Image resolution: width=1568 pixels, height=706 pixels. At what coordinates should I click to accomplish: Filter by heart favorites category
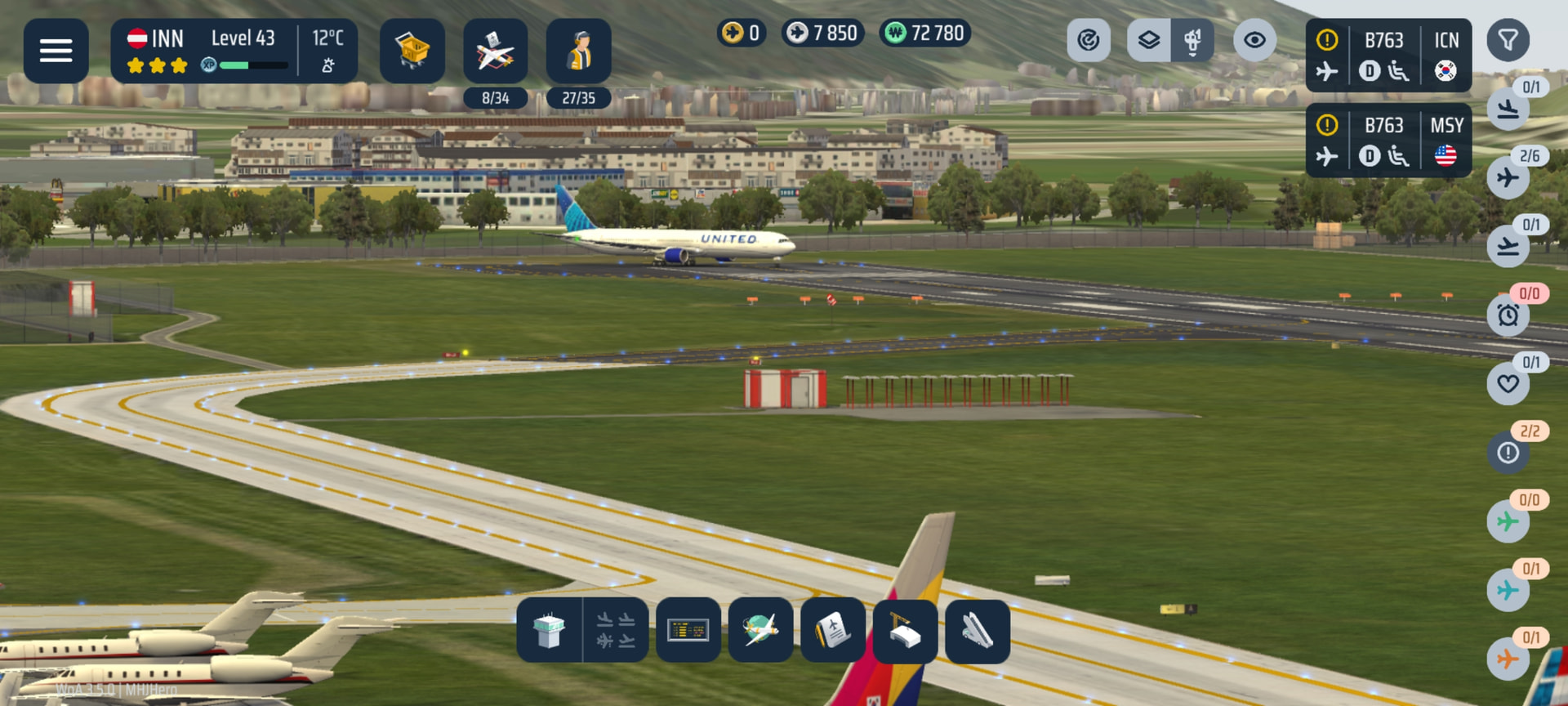(1508, 384)
